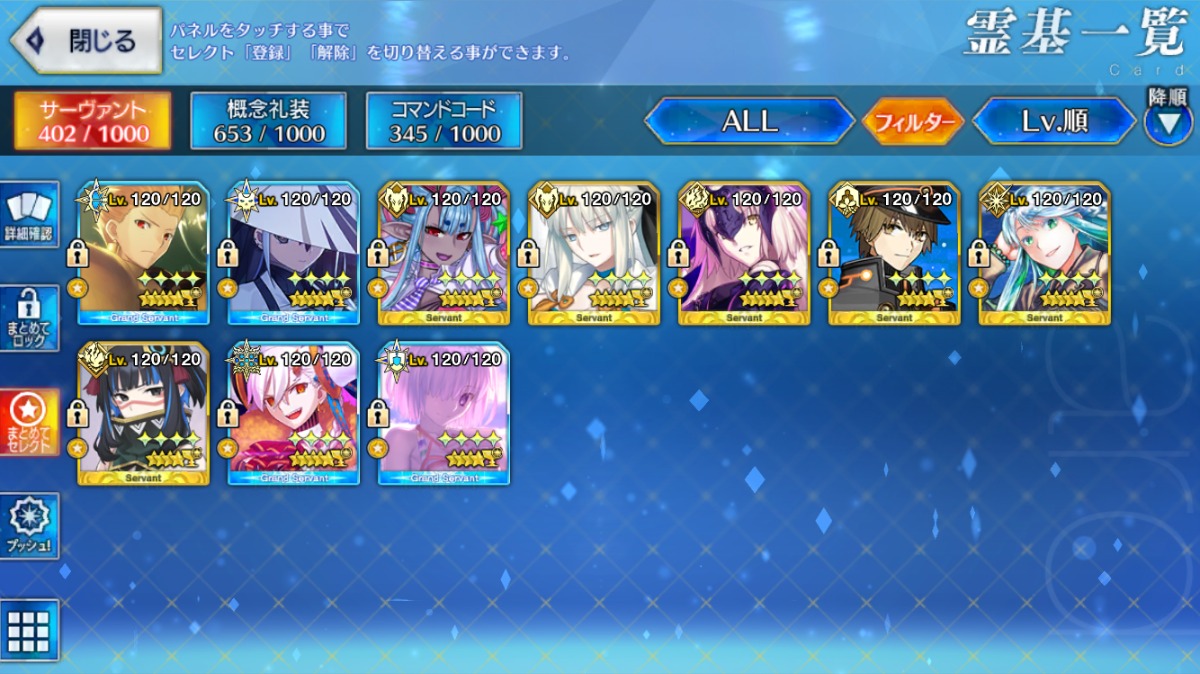Open the 概念礼装 tab
This screenshot has width=1200, height=674.
(268, 121)
